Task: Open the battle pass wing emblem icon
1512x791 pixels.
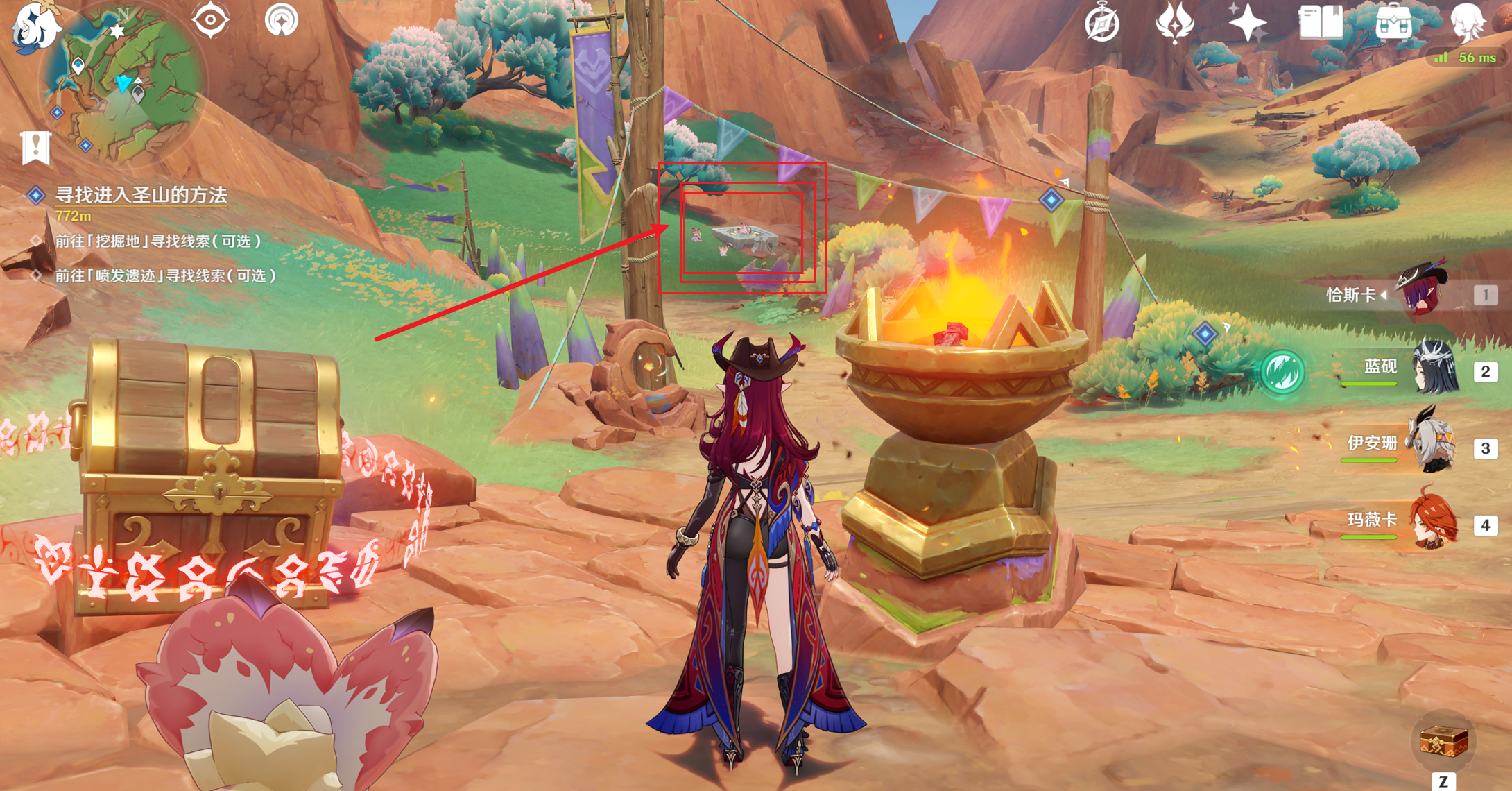Action: 1174,23
